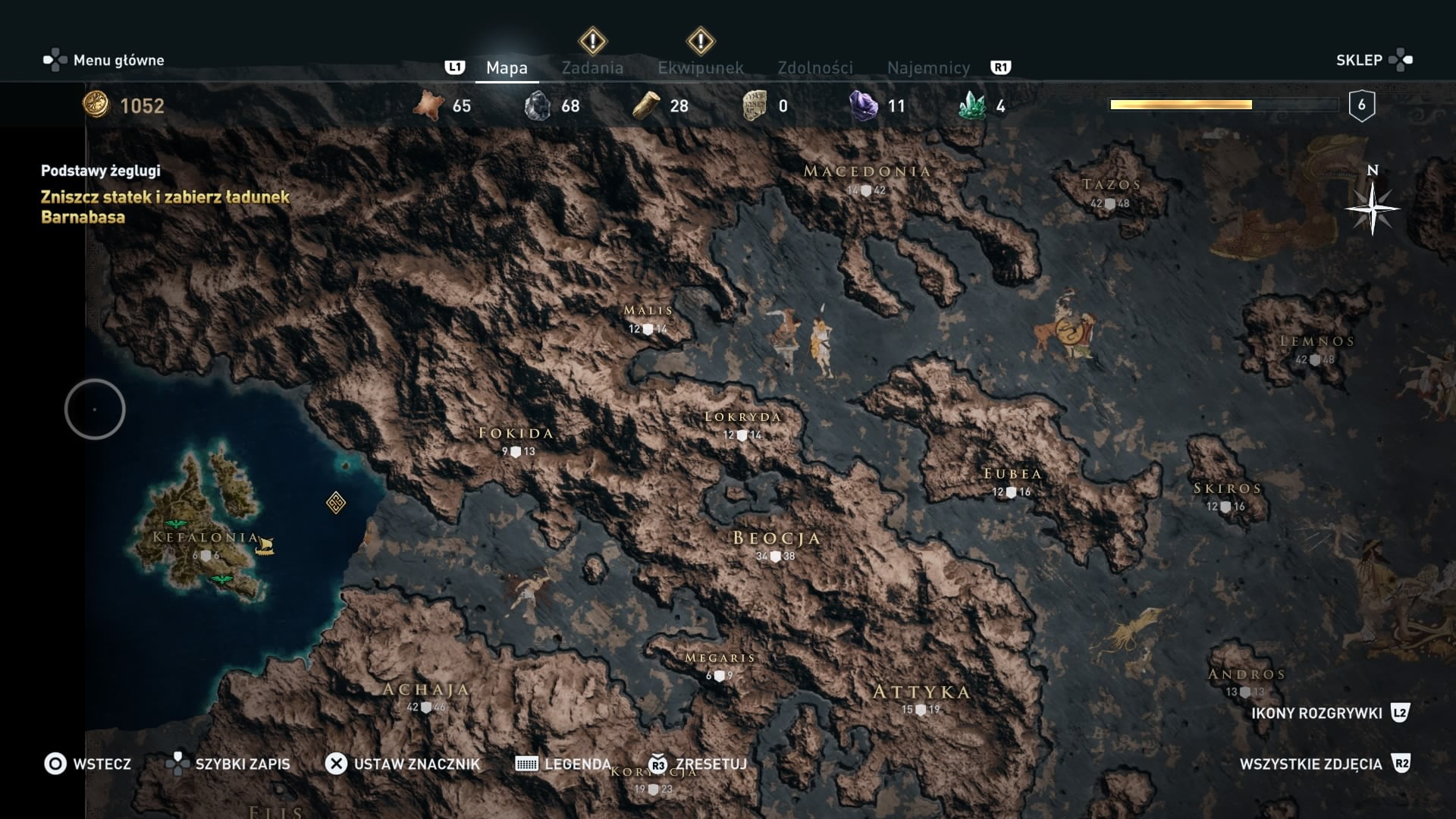This screenshot has height=819, width=1456.
Task: Switch to the Zadania tab
Action: tap(592, 67)
